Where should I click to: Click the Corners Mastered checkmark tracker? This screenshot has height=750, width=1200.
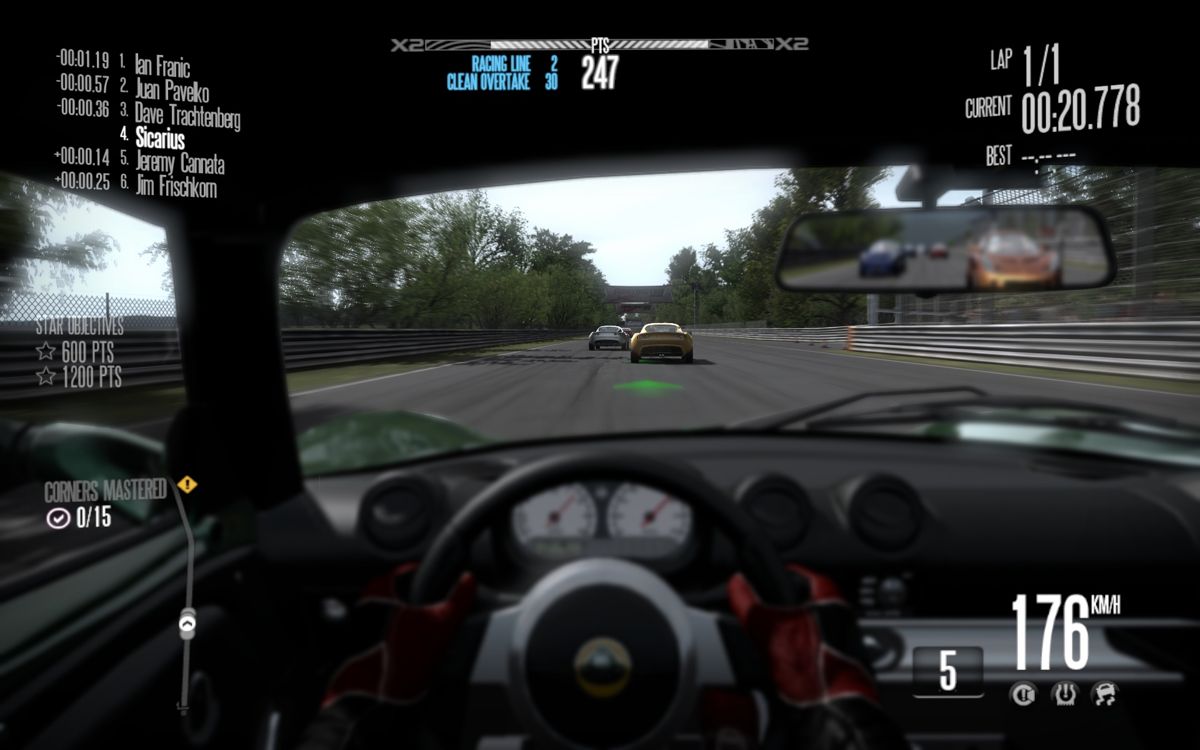click(x=80, y=518)
